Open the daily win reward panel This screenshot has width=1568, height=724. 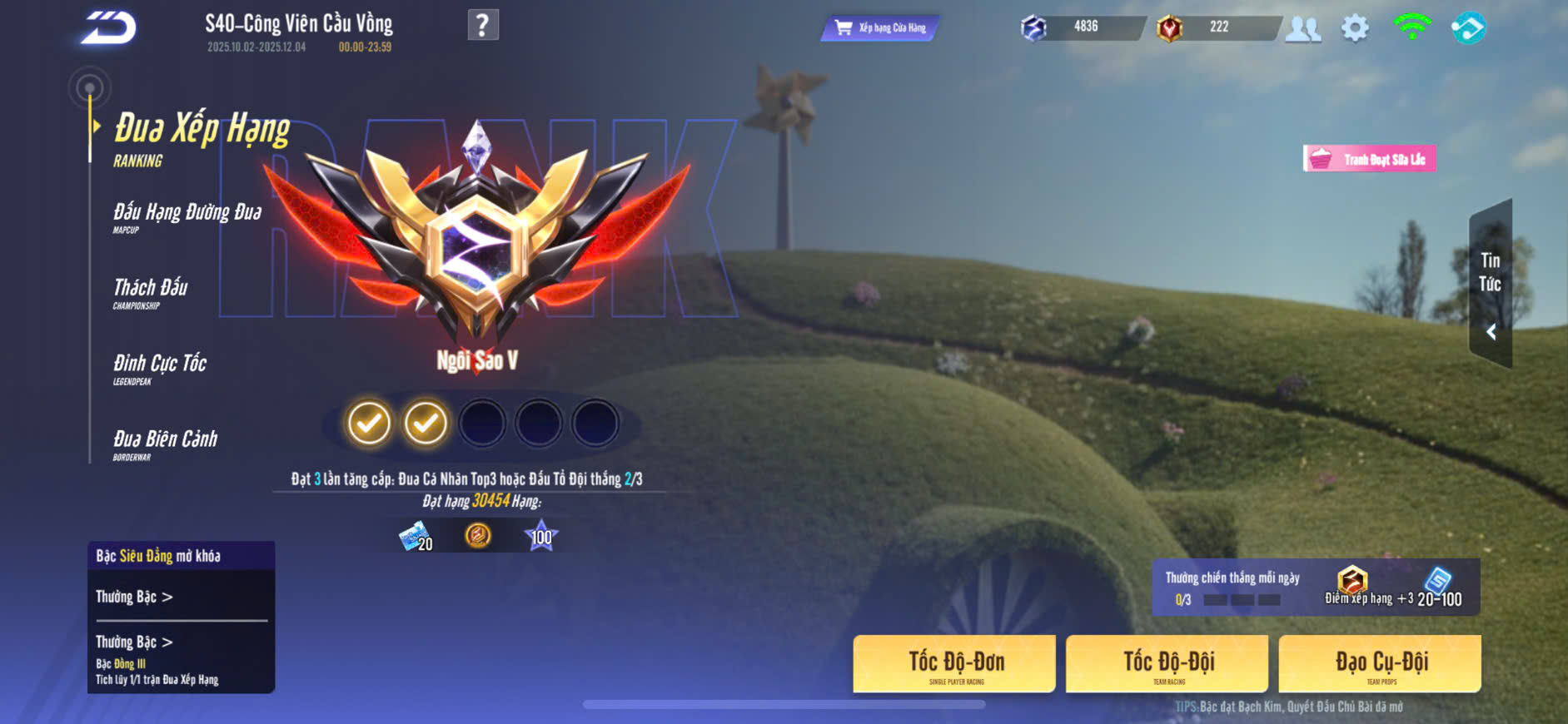pyautogui.click(x=1316, y=588)
